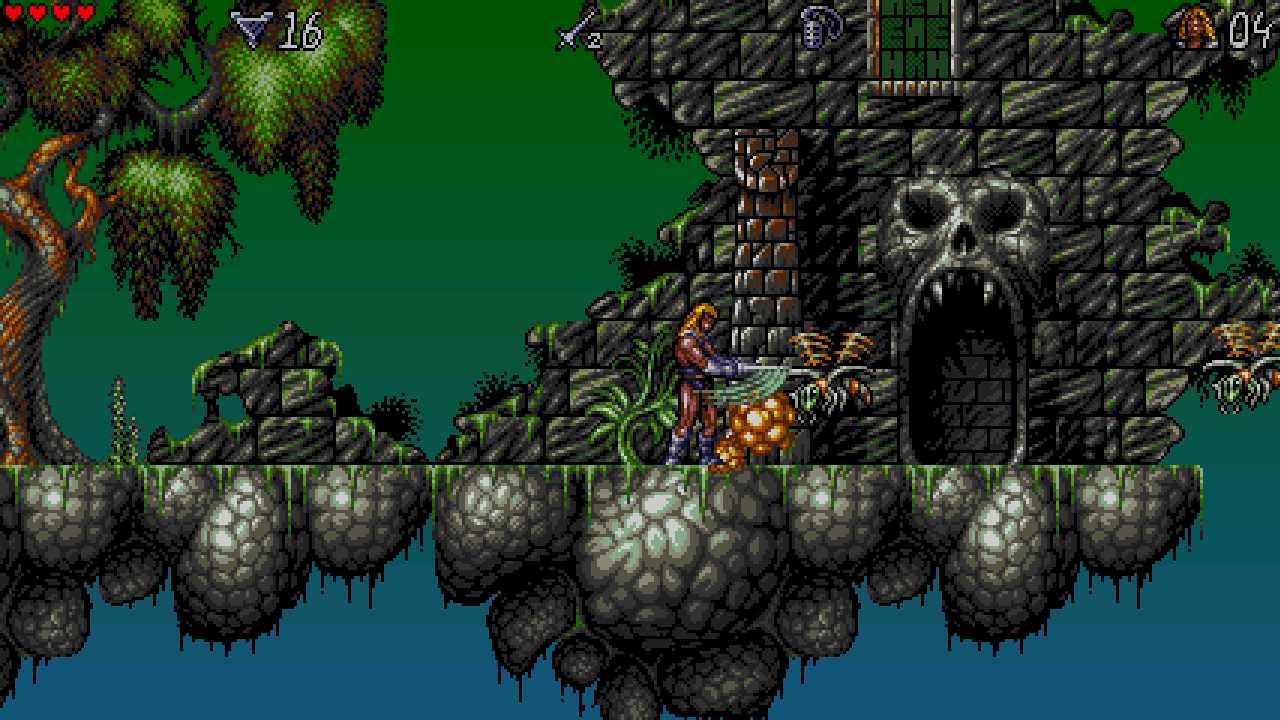Image resolution: width=1280 pixels, height=720 pixels.
Task: Select the sword weapon icon
Action: (578, 29)
